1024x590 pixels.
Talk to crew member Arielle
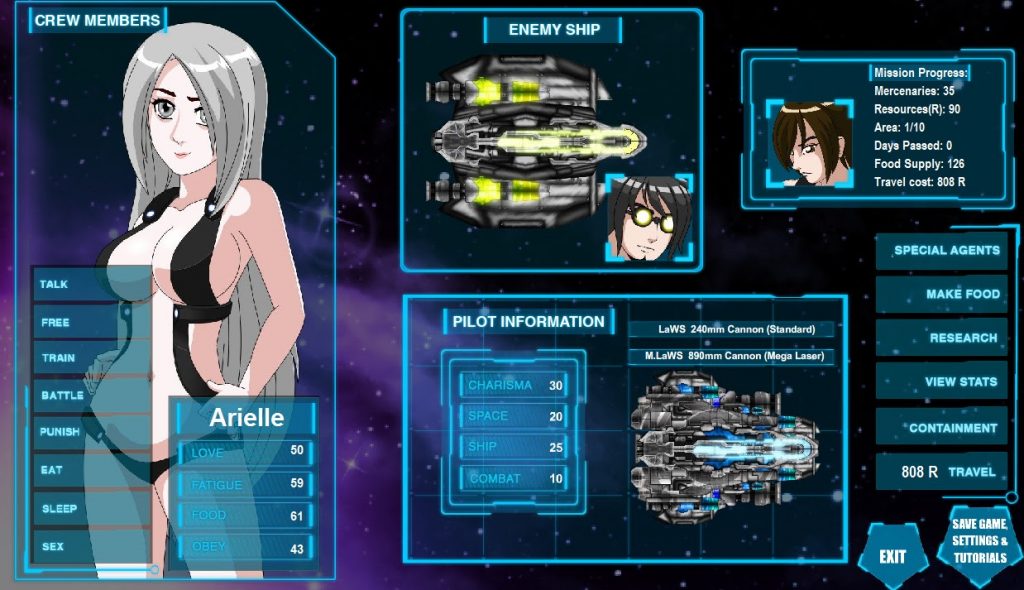[x=55, y=285]
